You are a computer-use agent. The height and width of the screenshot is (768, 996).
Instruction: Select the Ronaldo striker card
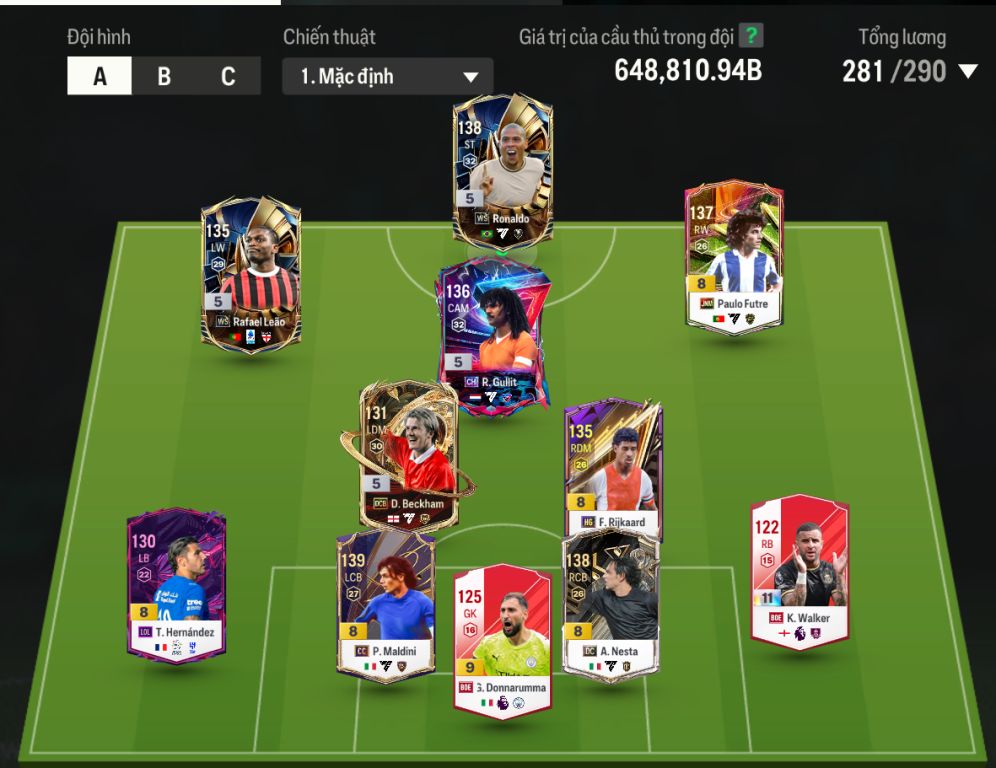click(502, 170)
